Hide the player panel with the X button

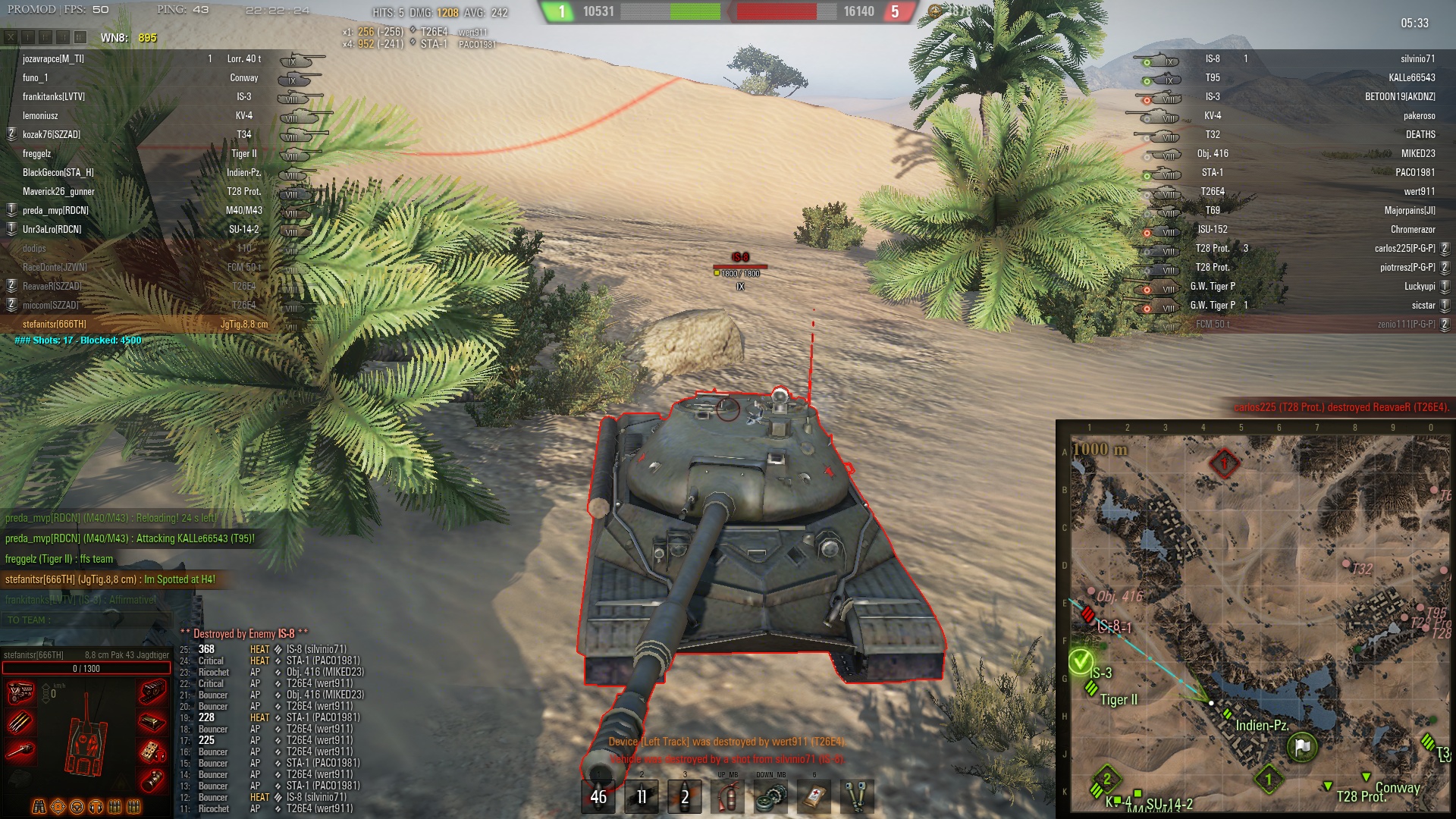point(11,37)
